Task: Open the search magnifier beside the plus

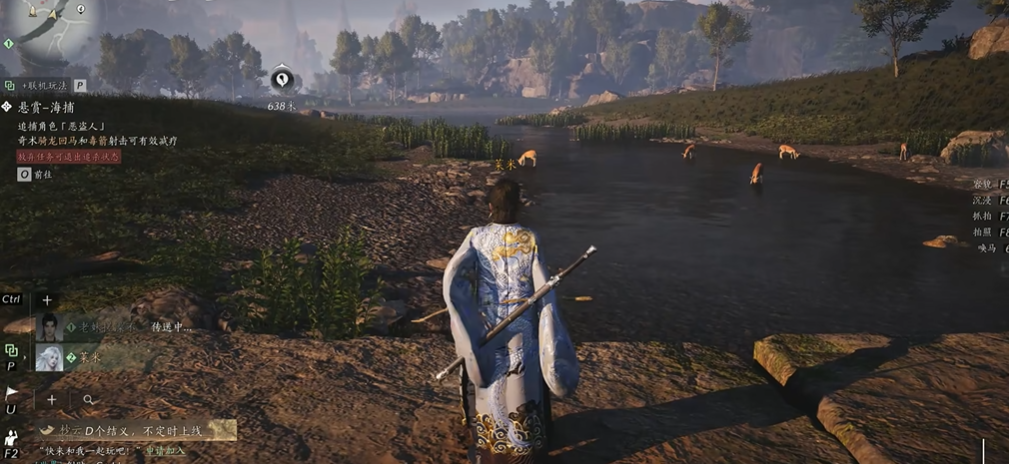Action: (89, 400)
